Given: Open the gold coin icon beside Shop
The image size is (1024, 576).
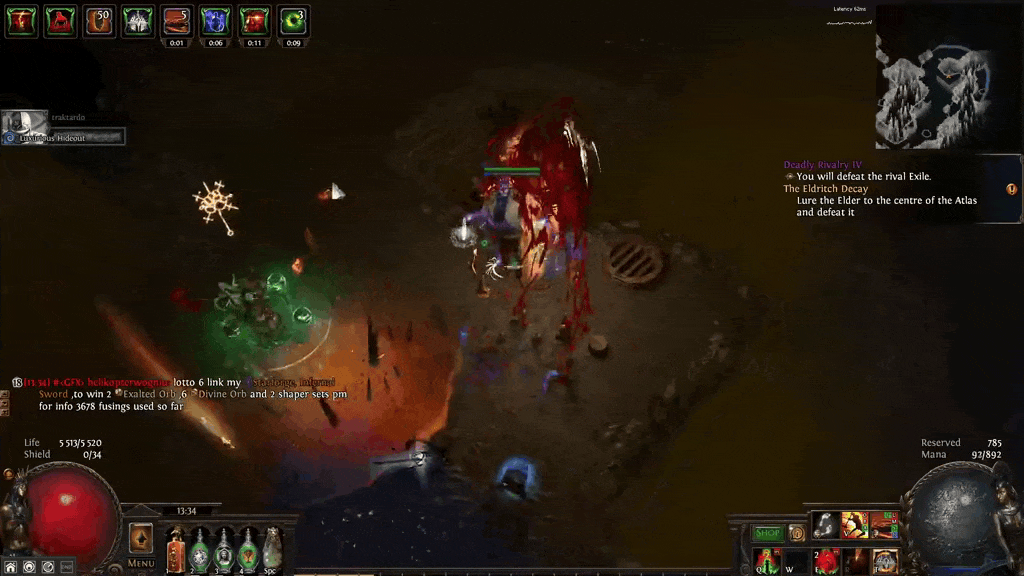Looking at the screenshot, I should 797,534.
